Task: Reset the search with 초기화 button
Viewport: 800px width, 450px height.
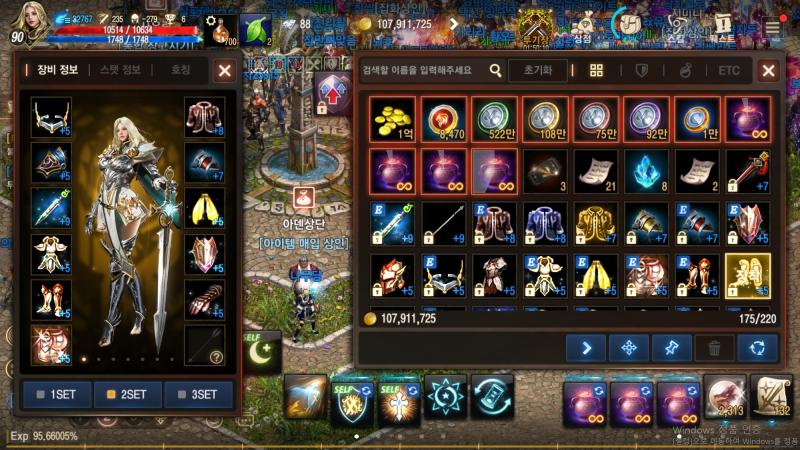Action: tap(538, 71)
